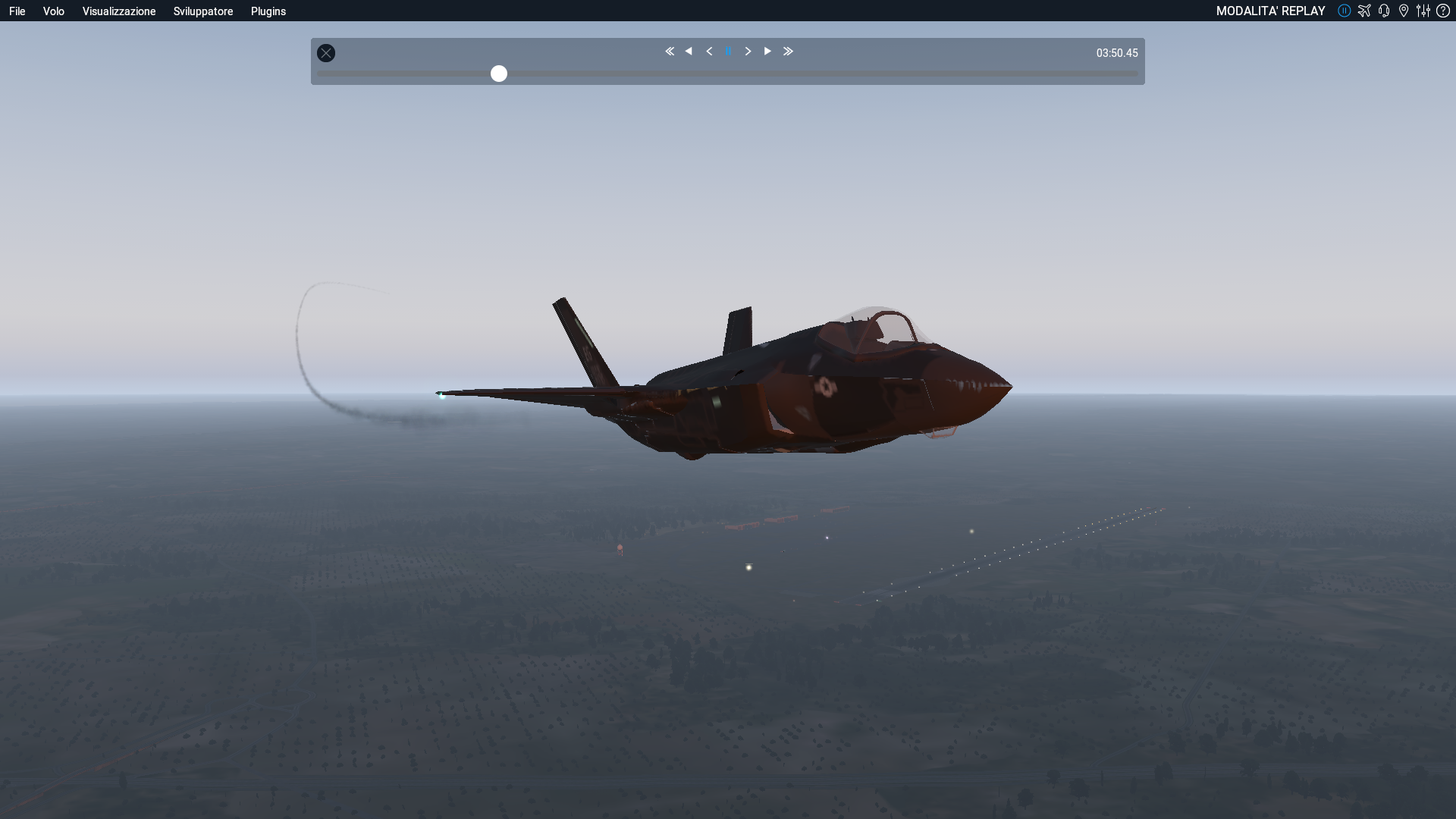Click the solid triangle play-backward button
The image size is (1456, 819).
pyautogui.click(x=689, y=52)
